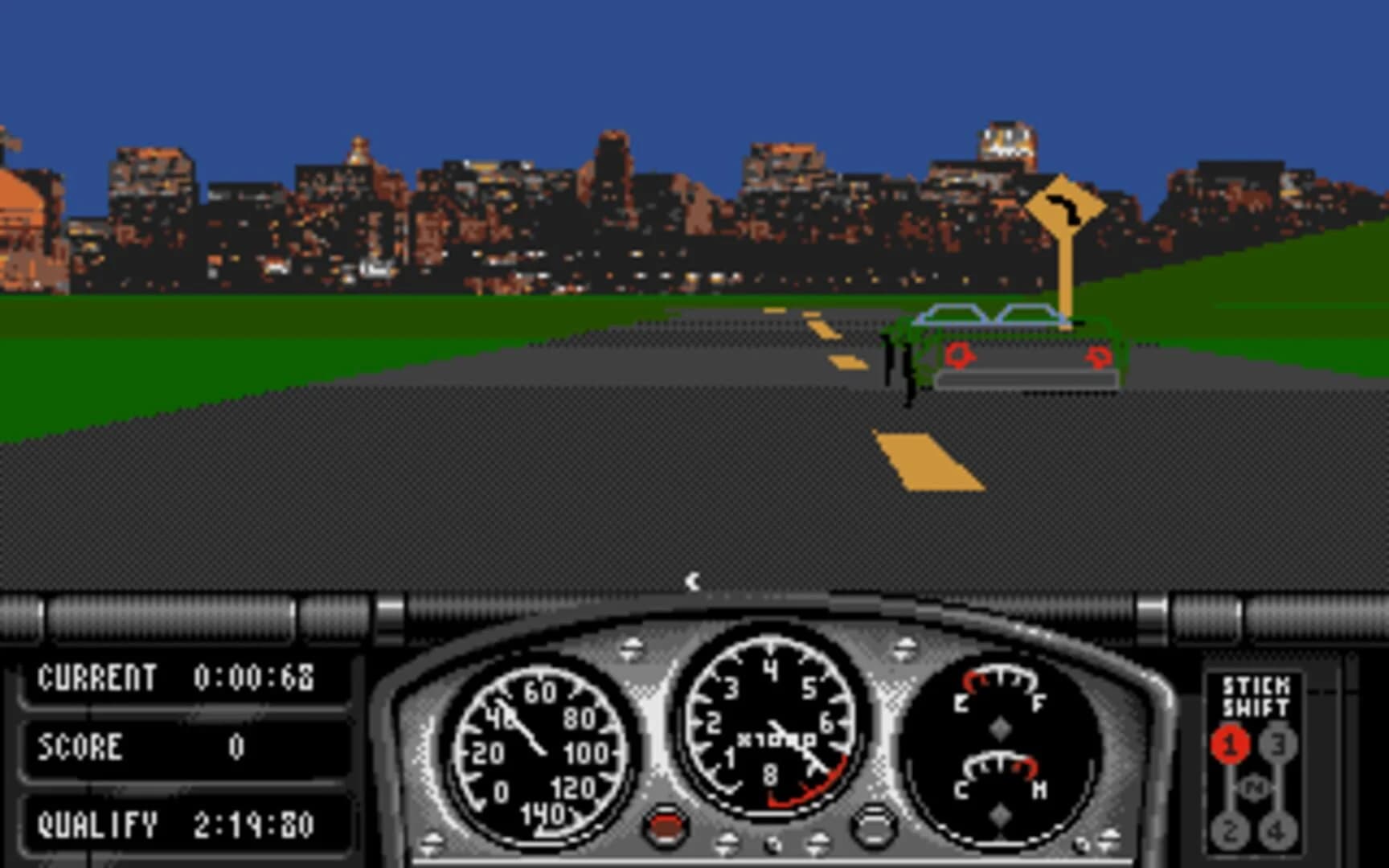
Task: Select fourth gear on the stick shift
Action: [x=1279, y=831]
